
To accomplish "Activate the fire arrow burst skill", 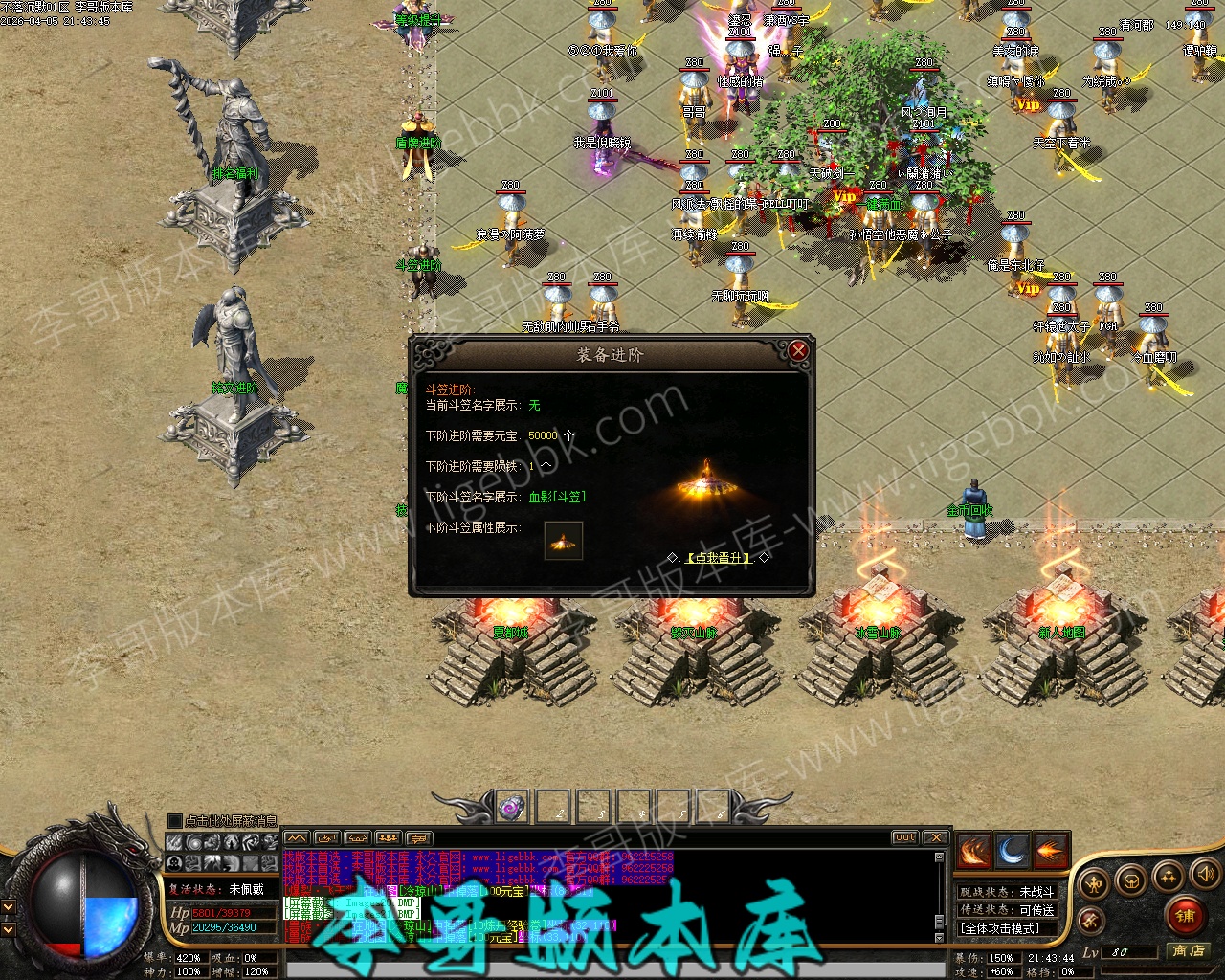I will [1050, 851].
